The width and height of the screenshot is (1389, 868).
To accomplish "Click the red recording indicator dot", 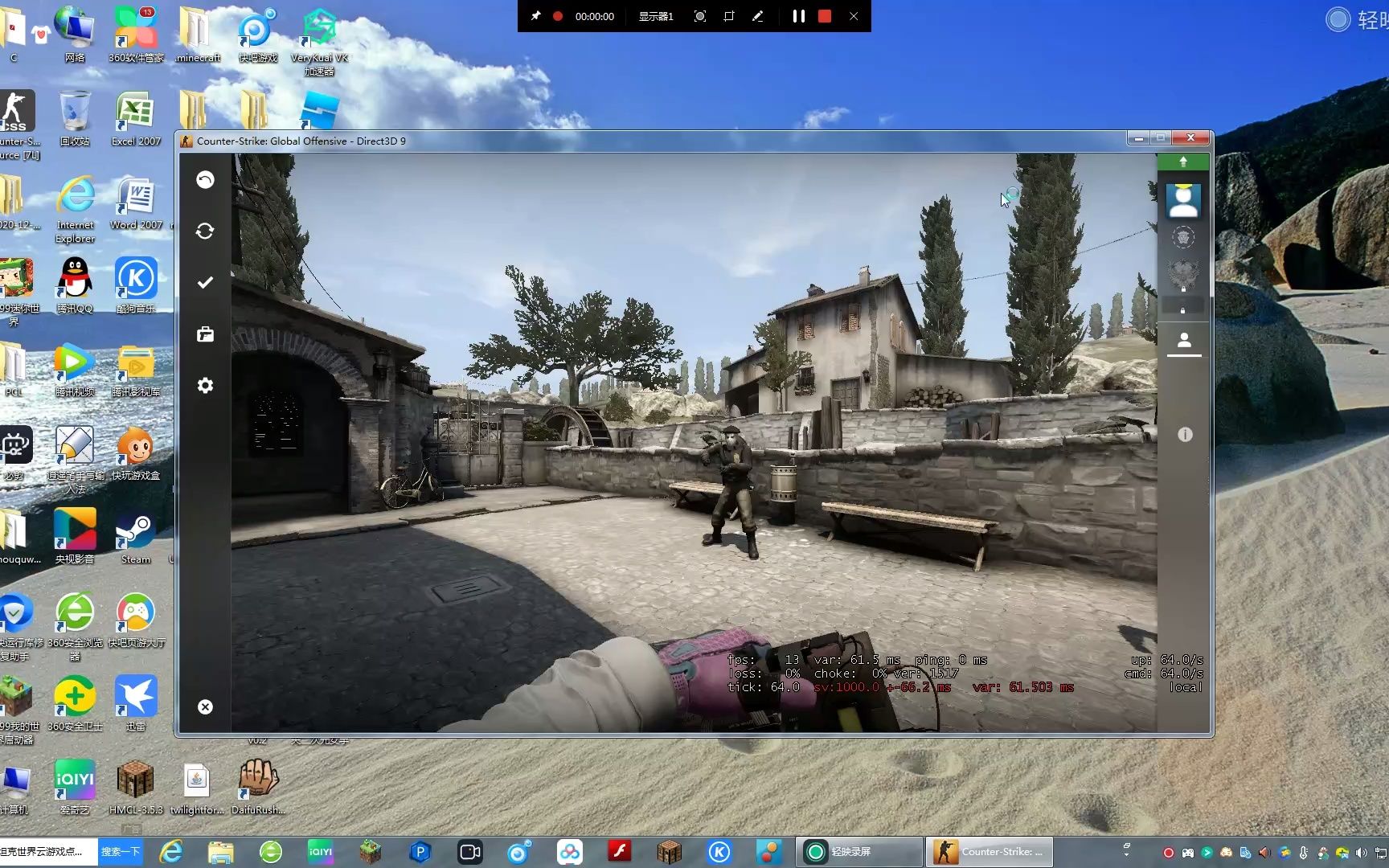I will tap(555, 16).
